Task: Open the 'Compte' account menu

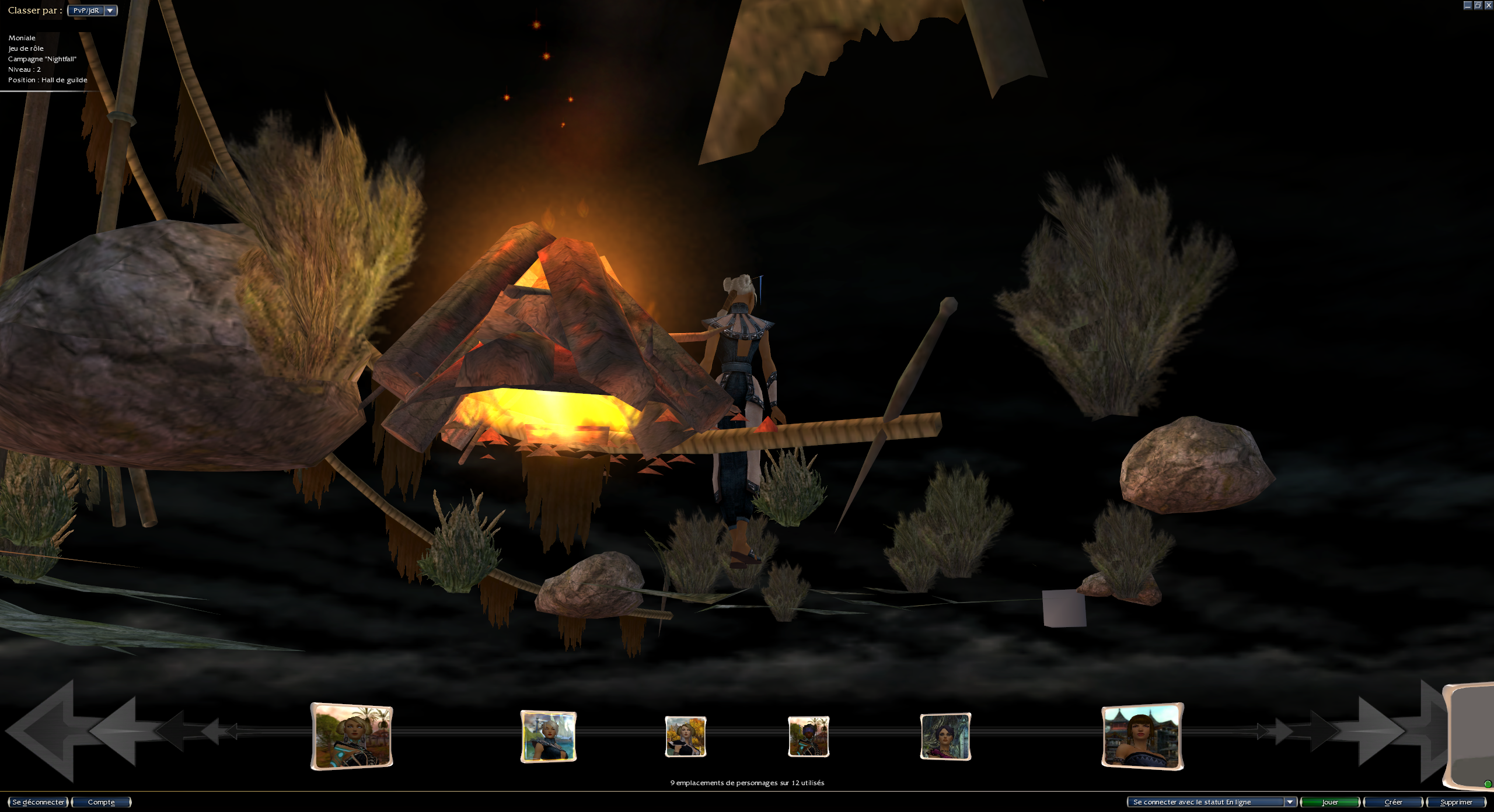Action: pos(101,802)
